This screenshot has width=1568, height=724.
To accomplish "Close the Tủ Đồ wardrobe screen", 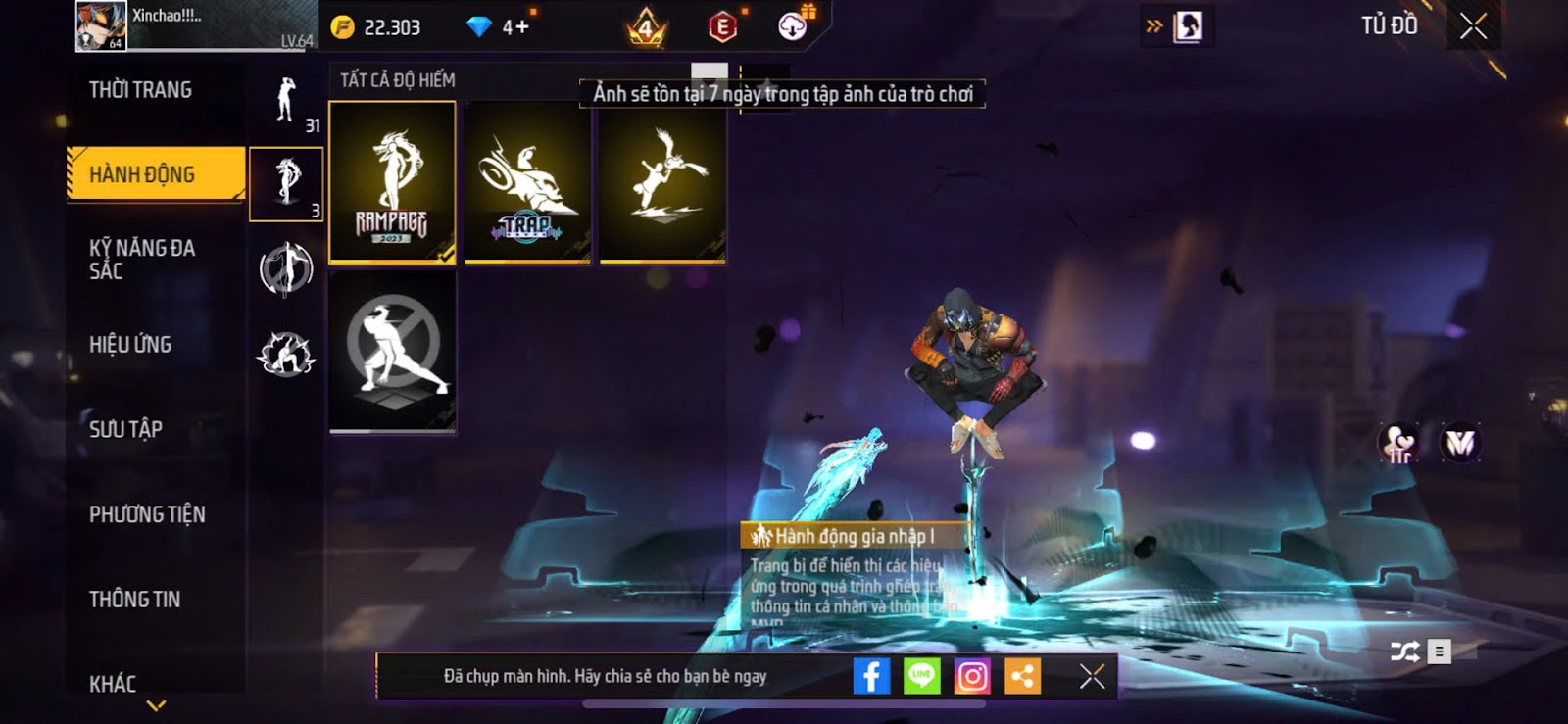I will click(1473, 26).
